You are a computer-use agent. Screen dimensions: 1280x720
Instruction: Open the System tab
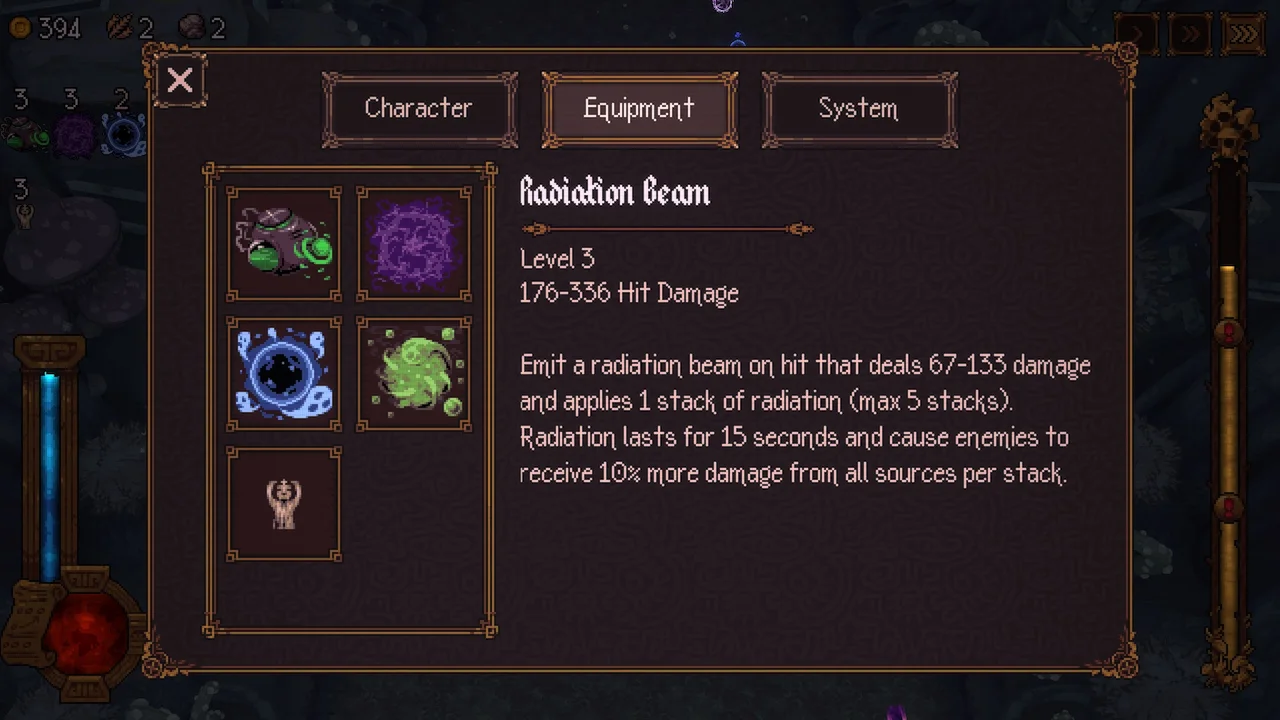(x=858, y=109)
